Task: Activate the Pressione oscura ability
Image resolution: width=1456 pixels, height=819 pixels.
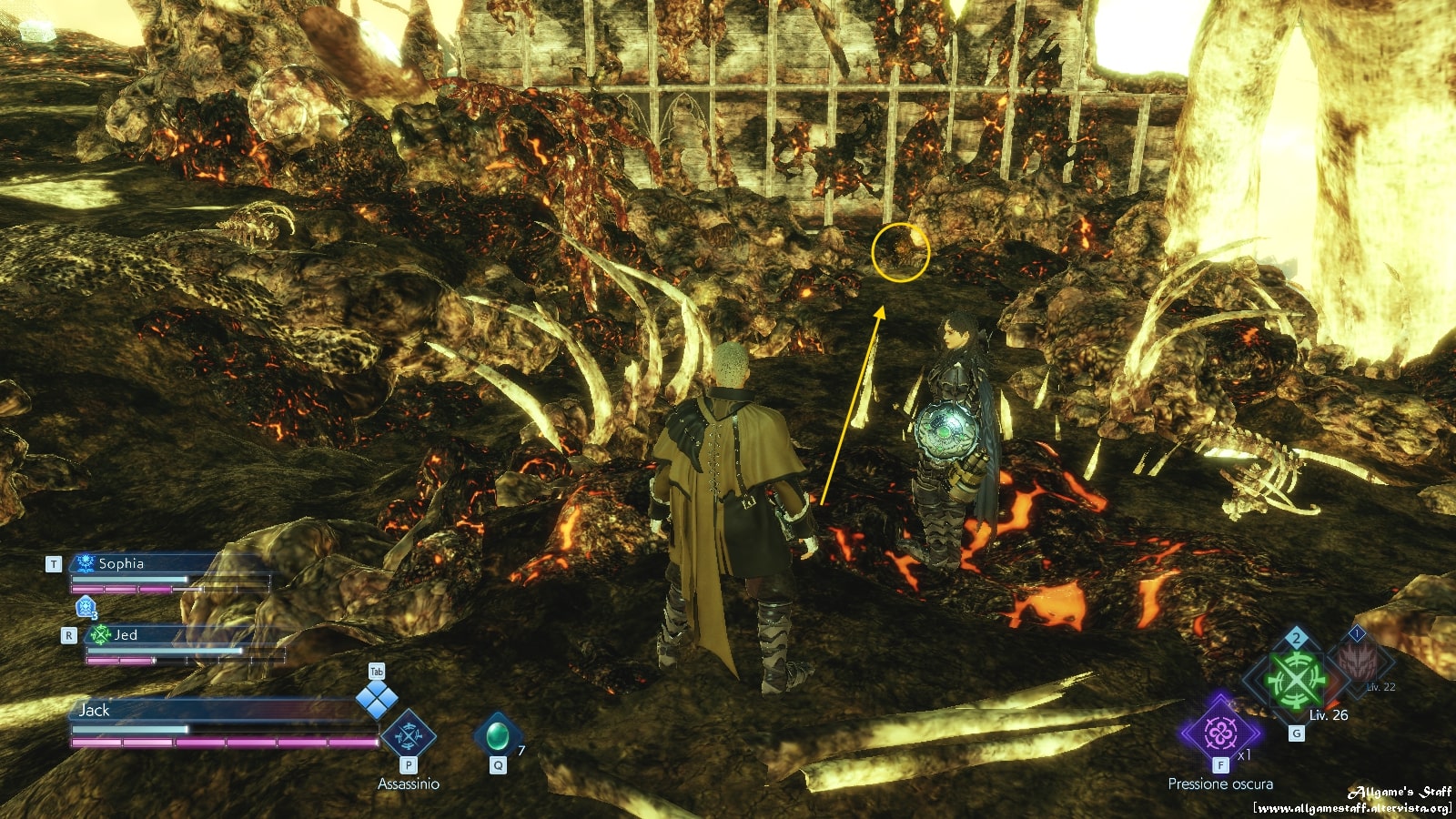Action: point(1219,733)
